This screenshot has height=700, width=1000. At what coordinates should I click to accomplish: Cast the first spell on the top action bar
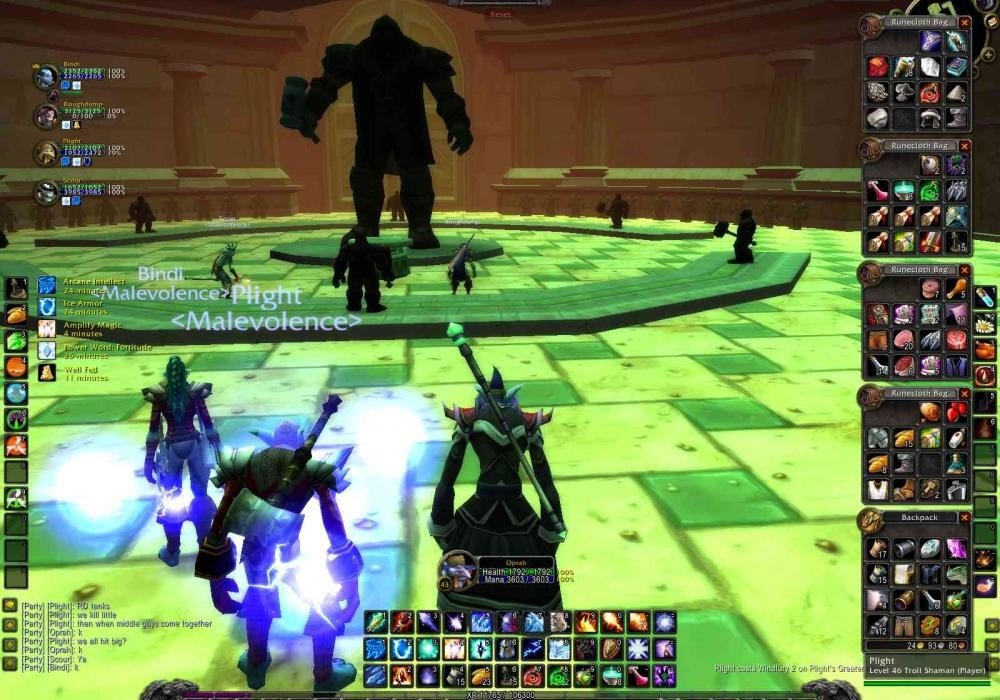click(376, 622)
